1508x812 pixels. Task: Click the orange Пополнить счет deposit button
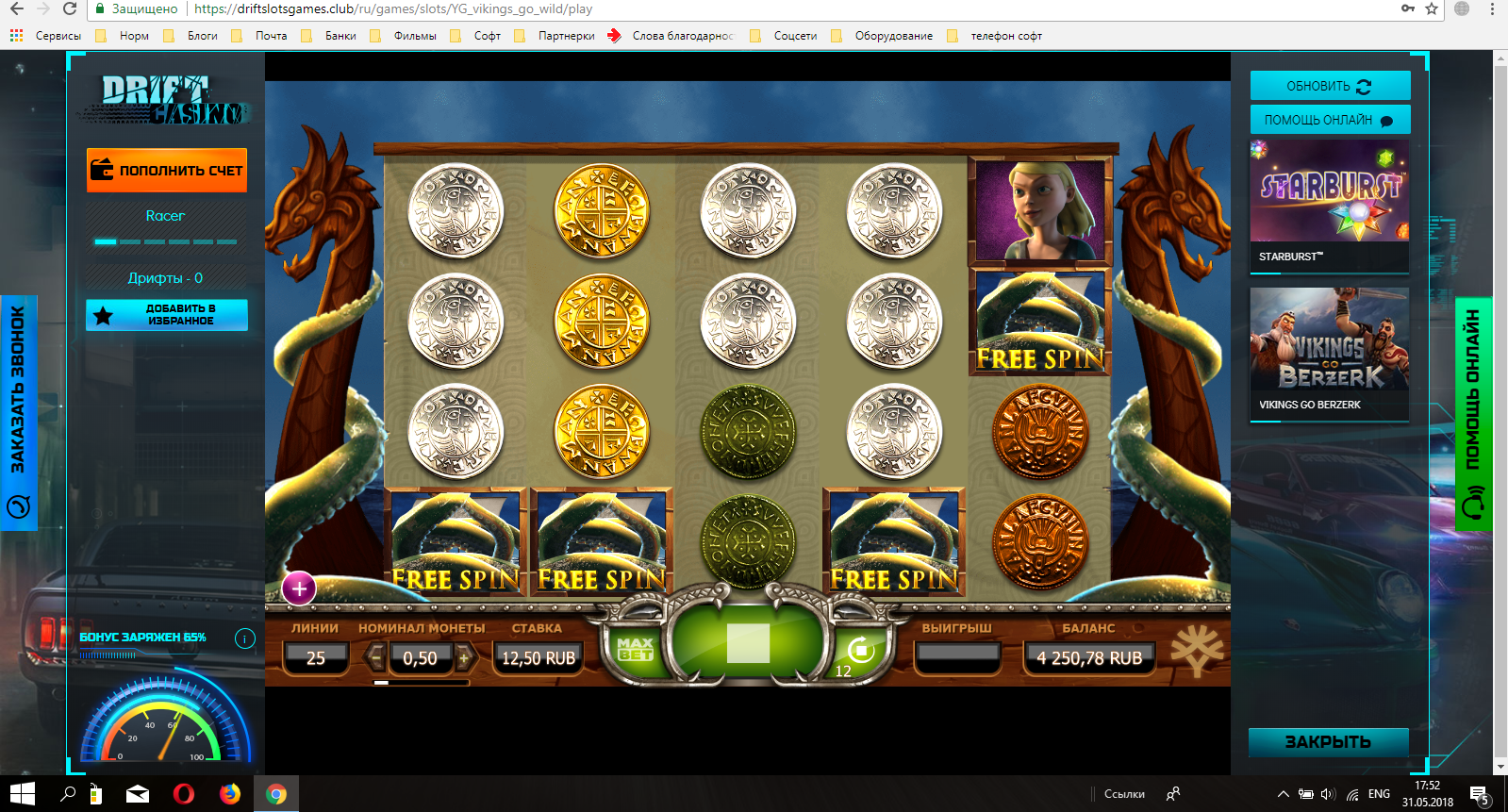(167, 171)
